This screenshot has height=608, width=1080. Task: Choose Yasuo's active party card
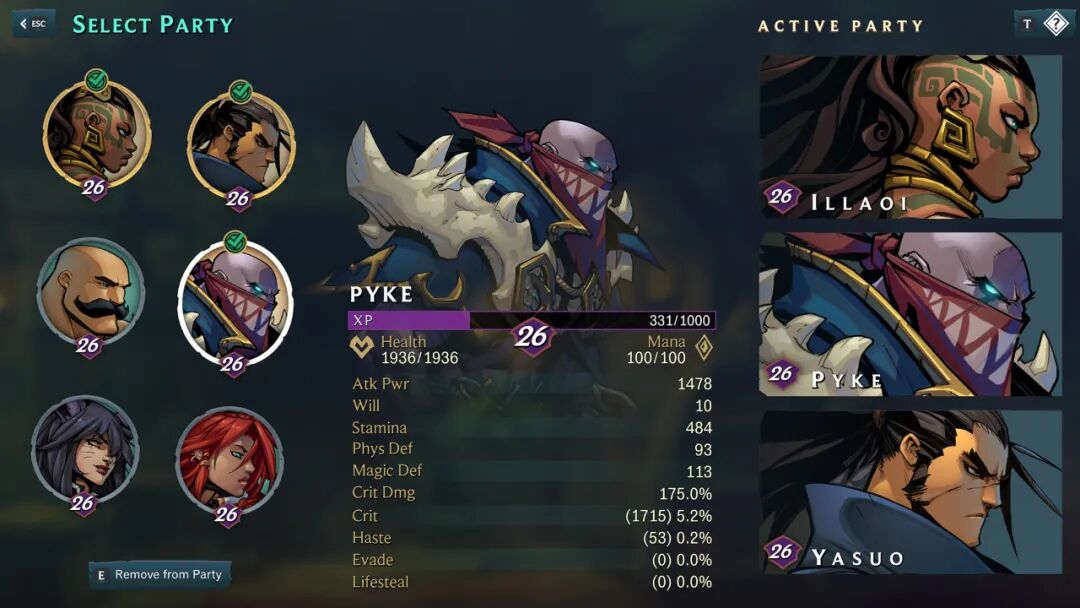910,492
